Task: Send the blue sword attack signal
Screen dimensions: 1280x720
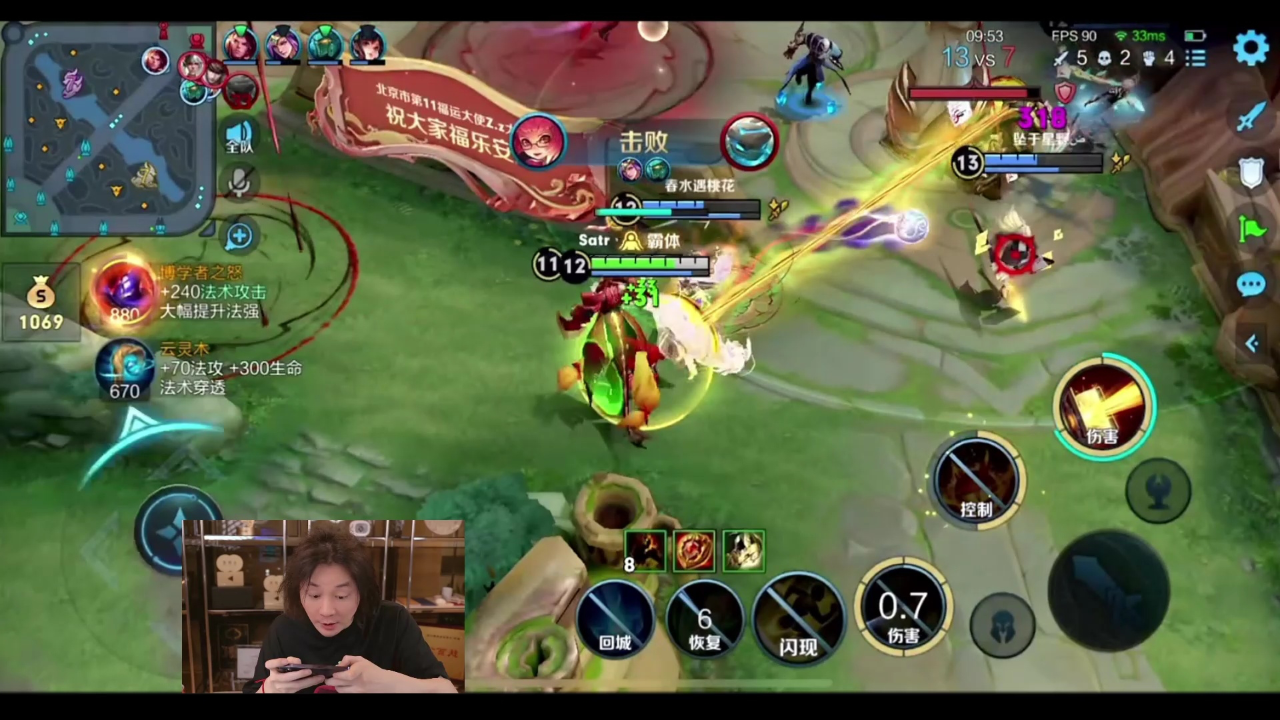Action: (1251, 117)
